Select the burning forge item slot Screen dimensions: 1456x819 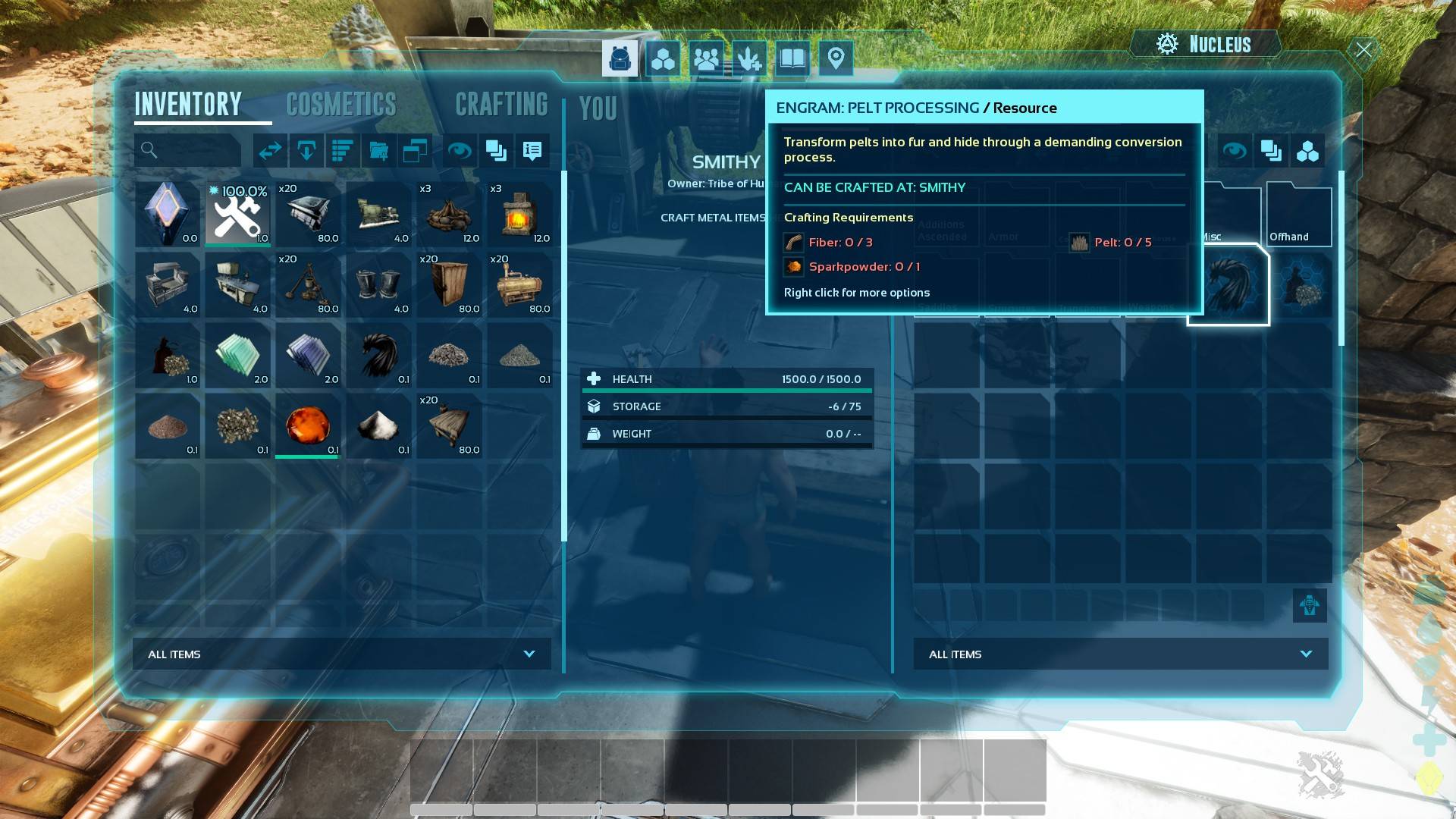point(519,215)
